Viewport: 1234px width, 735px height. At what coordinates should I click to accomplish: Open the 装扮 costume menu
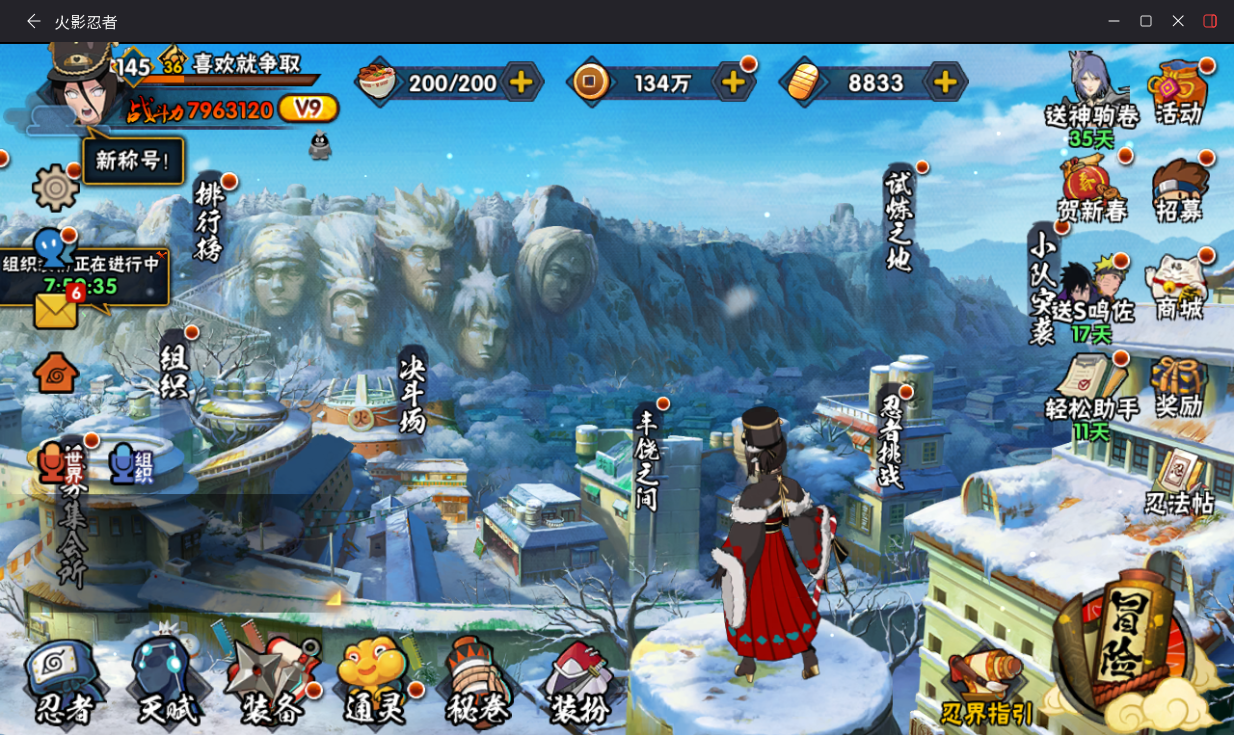[580, 682]
